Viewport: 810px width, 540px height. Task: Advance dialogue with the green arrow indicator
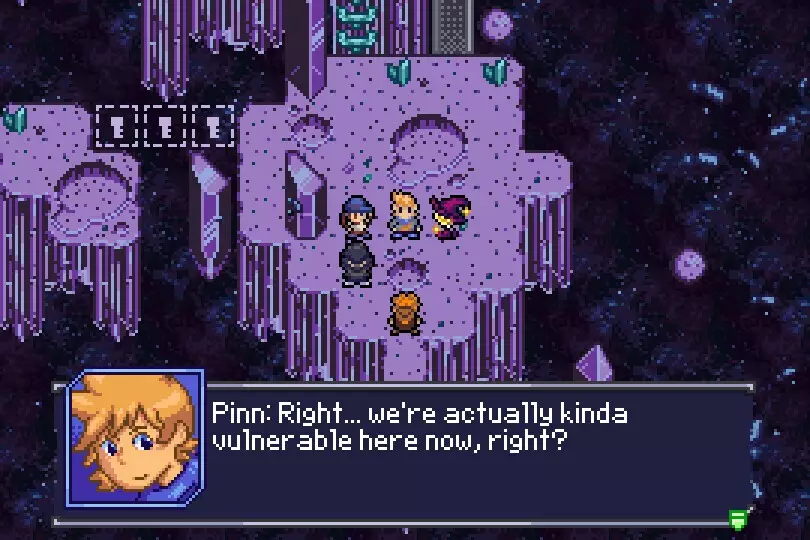click(x=739, y=517)
